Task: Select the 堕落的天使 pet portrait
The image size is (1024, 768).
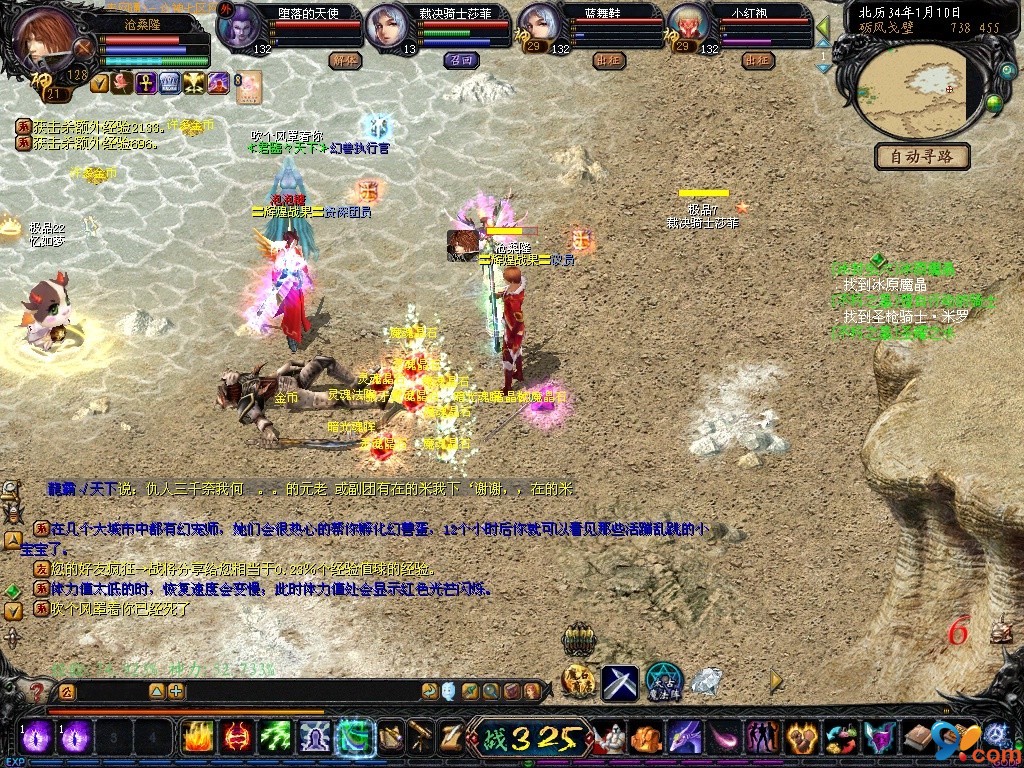Action: (238, 27)
